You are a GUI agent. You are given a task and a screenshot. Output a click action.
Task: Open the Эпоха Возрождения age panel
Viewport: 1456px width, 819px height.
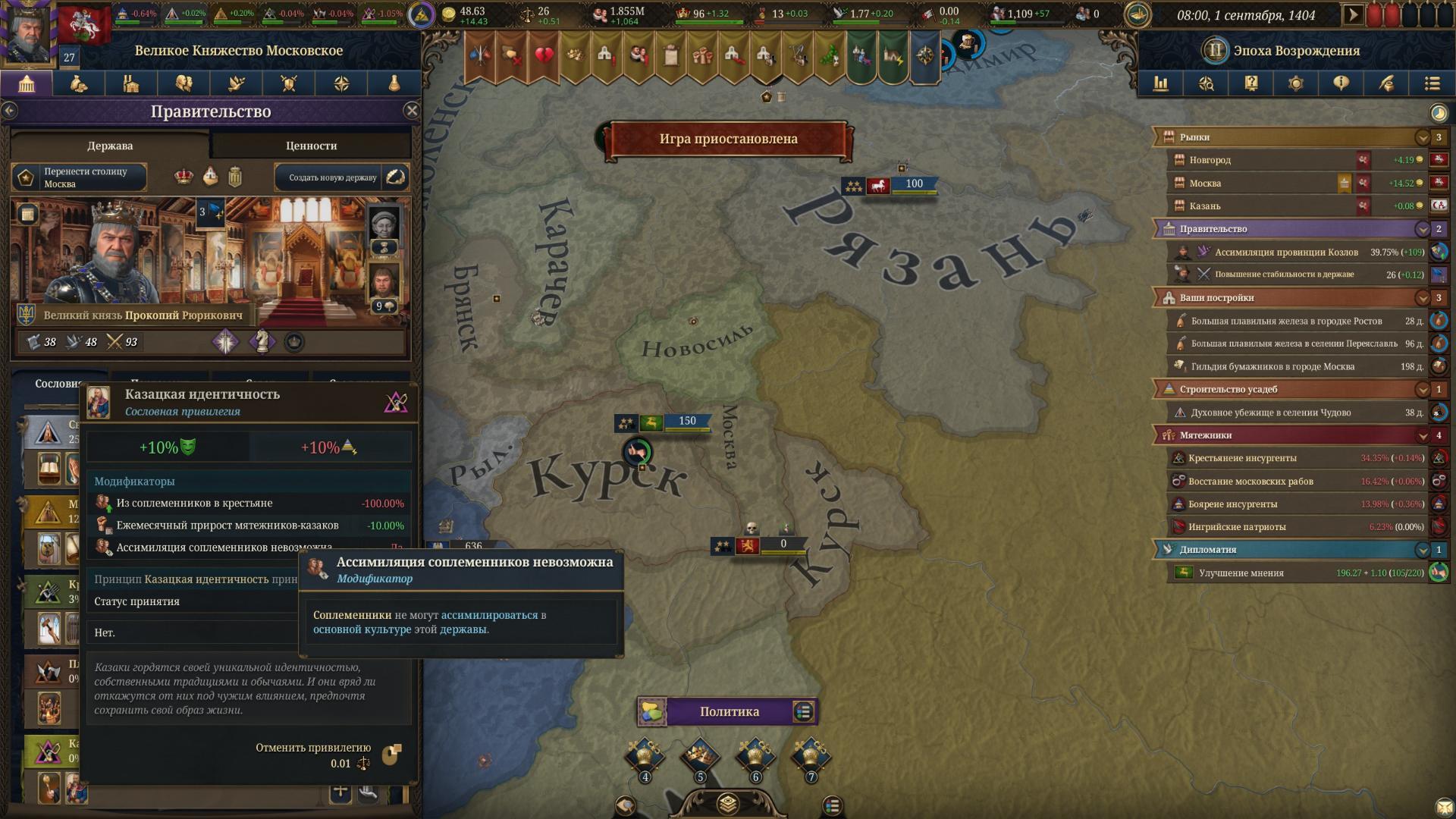tap(1295, 51)
